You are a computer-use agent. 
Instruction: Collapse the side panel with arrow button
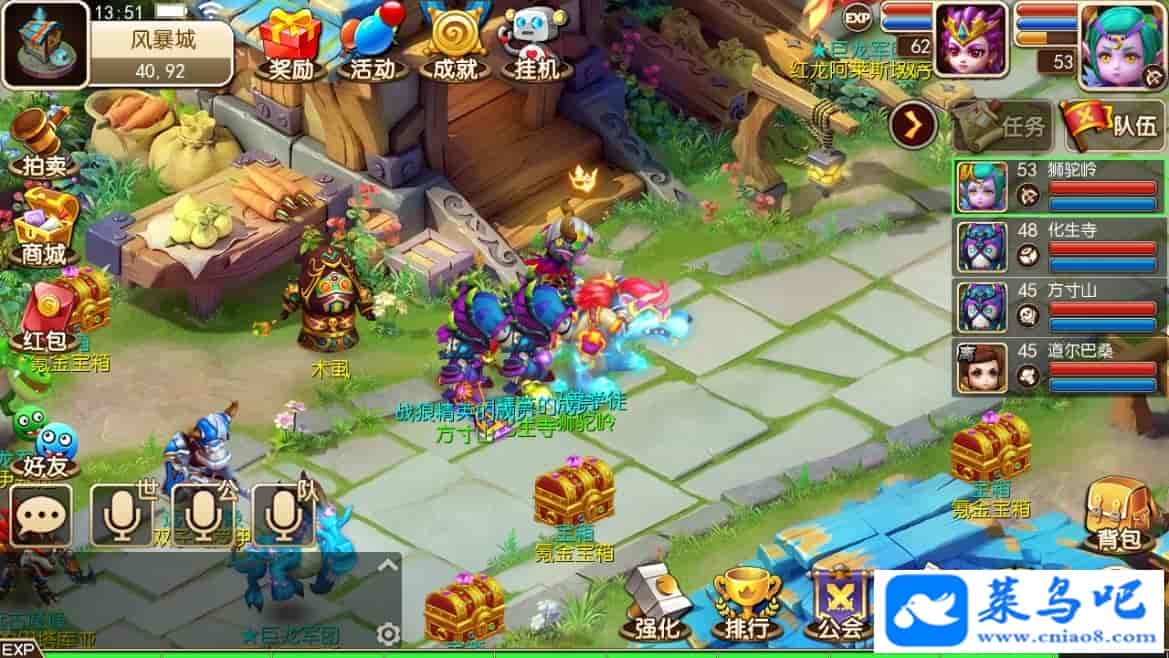pyautogui.click(x=913, y=125)
